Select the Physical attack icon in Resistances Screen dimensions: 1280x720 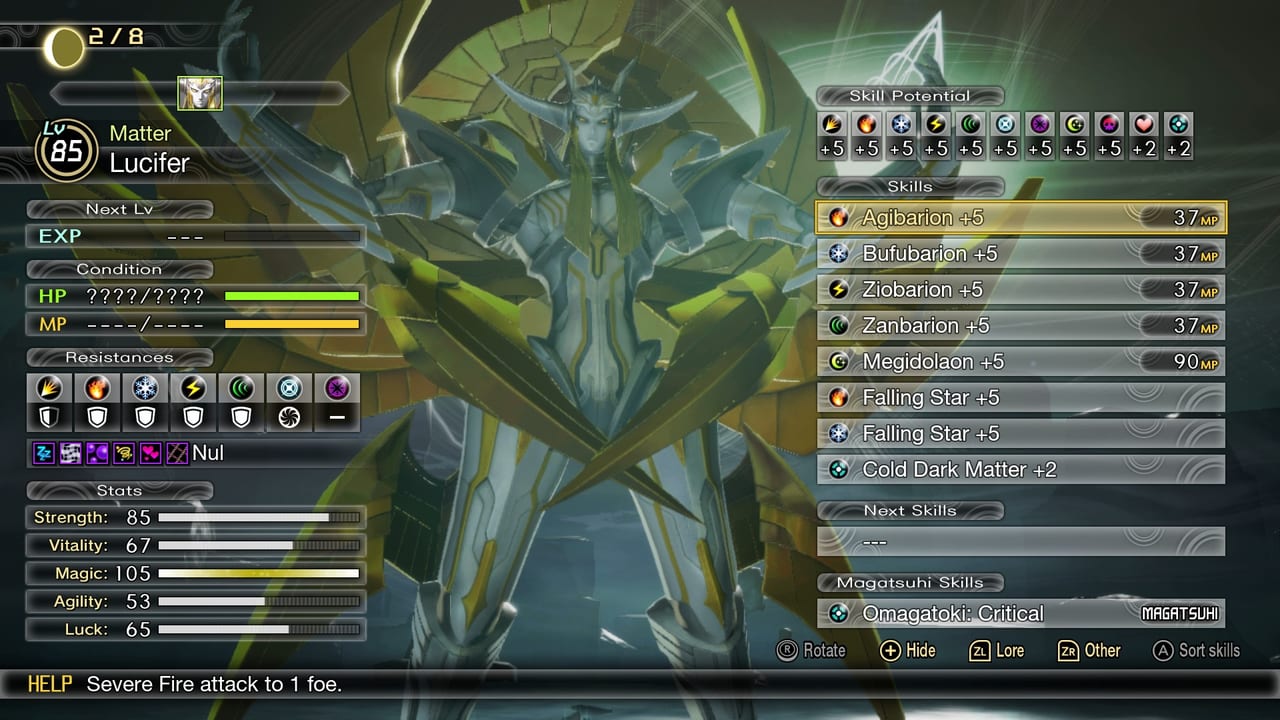(48, 388)
